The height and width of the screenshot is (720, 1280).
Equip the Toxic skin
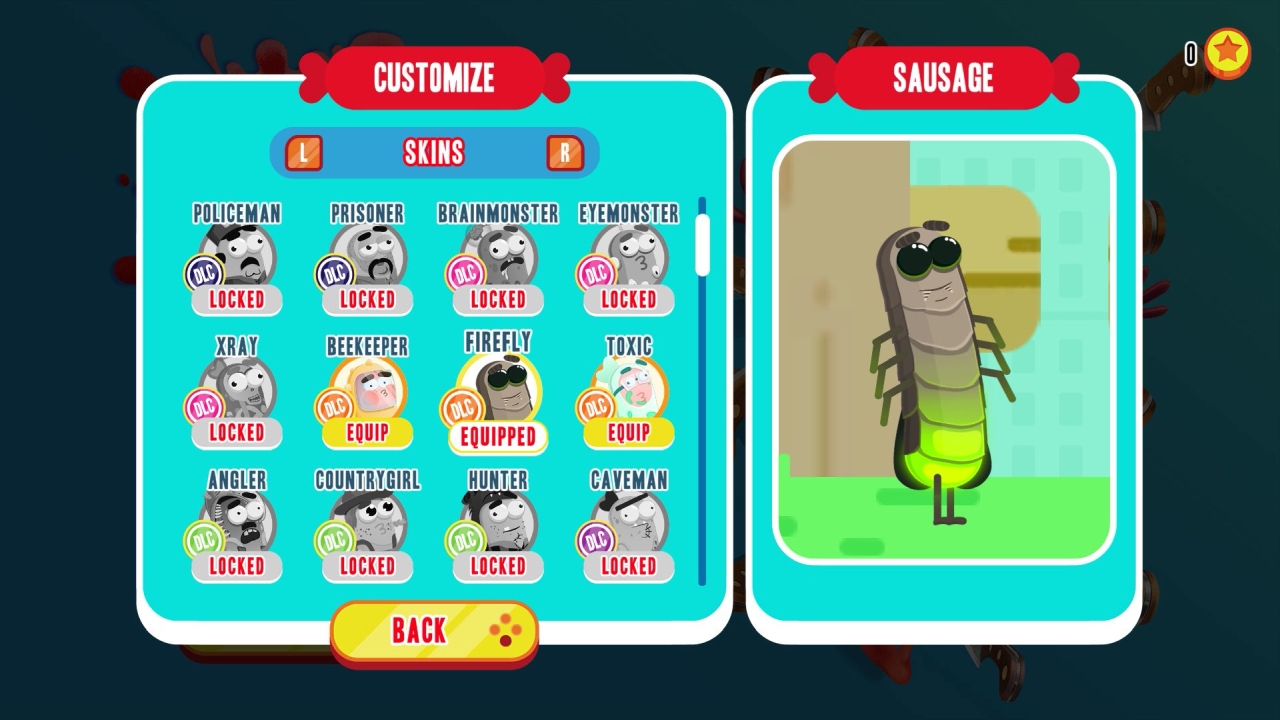click(627, 433)
